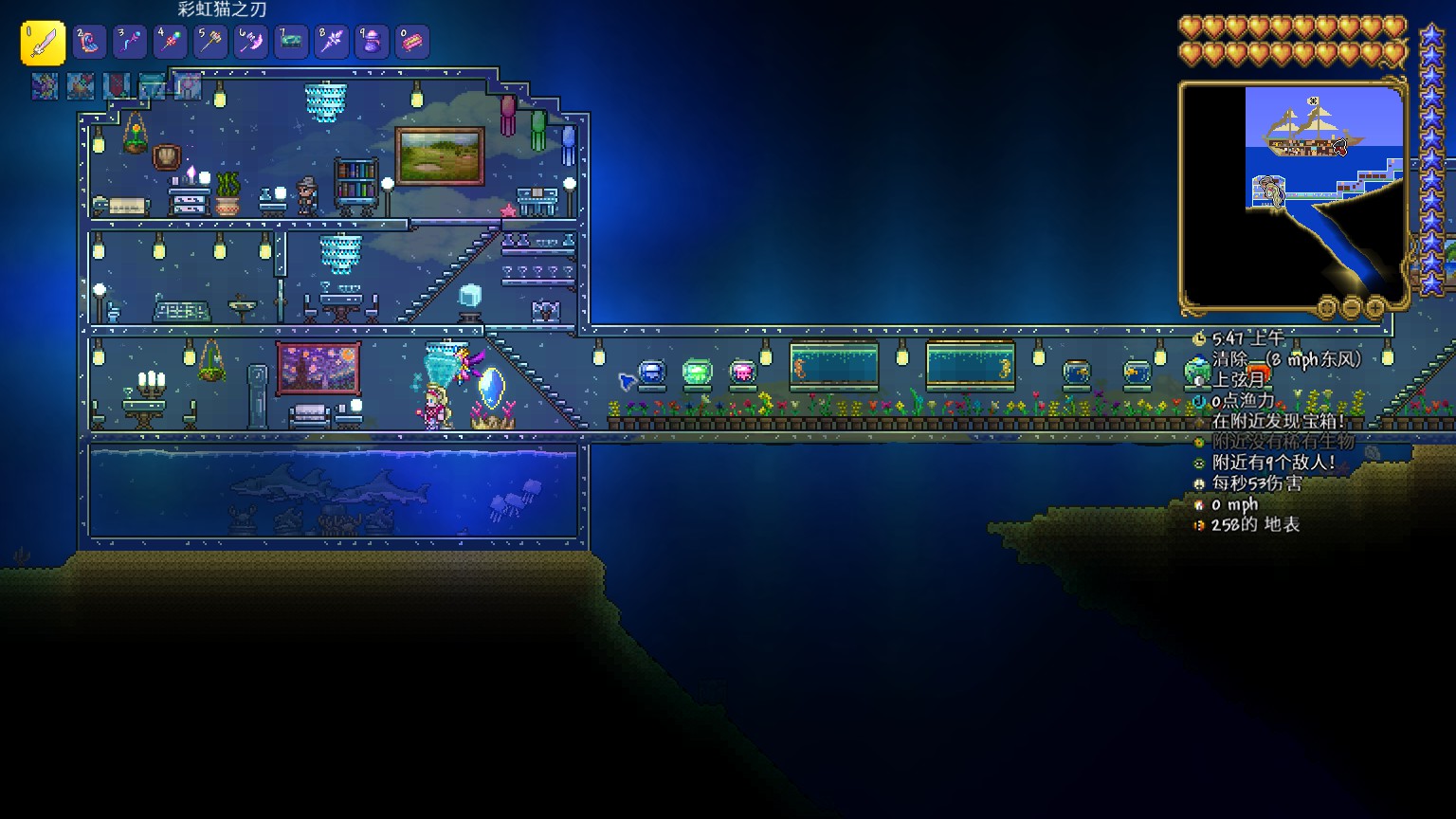
Task: Choose the teal block in slot 7
Action: click(291, 43)
